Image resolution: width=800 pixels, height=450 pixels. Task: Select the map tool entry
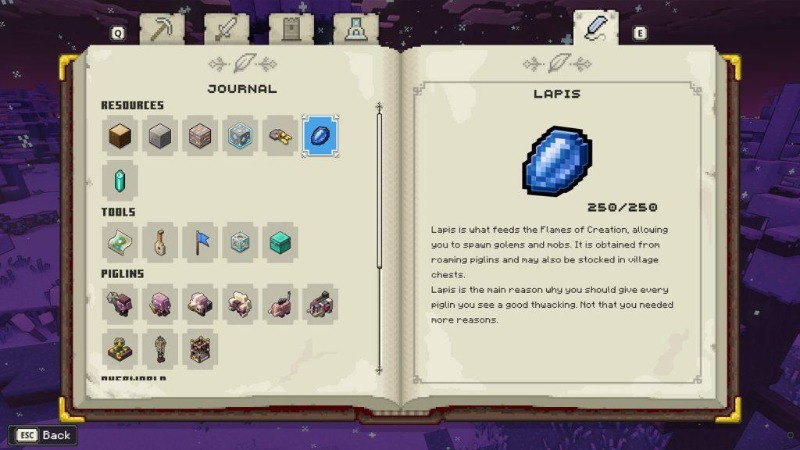pyautogui.click(x=122, y=242)
